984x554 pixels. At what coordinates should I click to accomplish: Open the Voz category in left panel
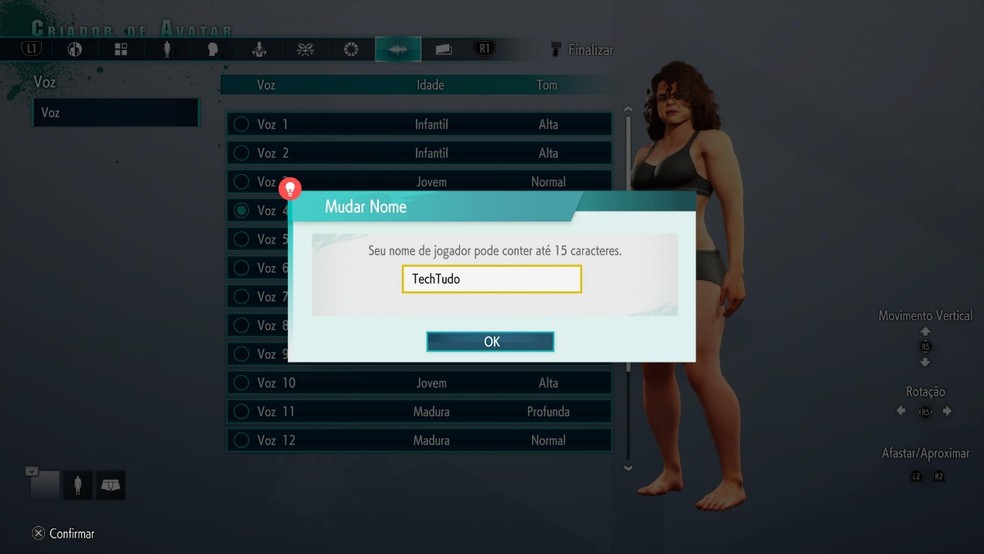coord(115,113)
